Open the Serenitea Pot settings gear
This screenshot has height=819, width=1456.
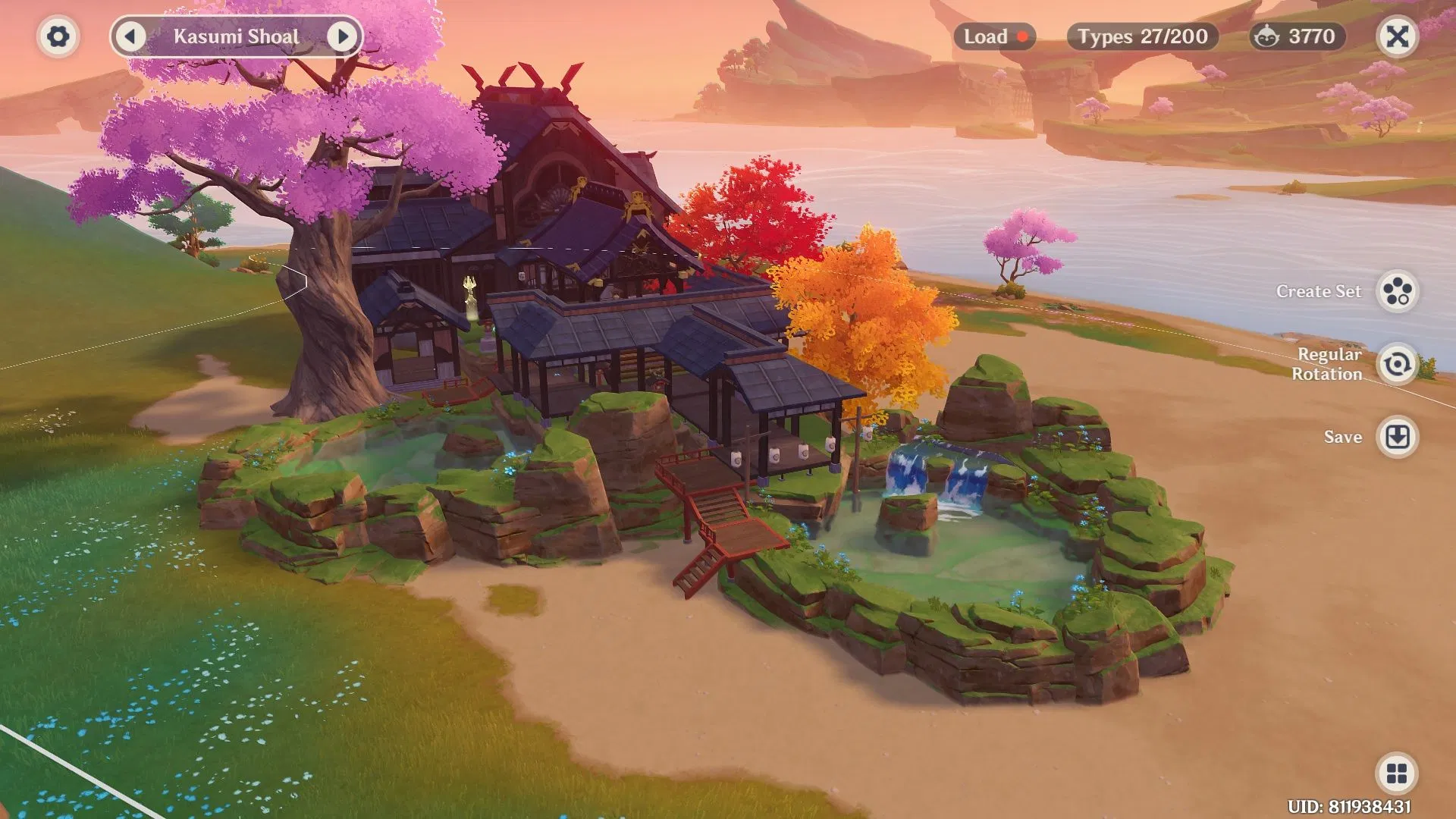(58, 36)
